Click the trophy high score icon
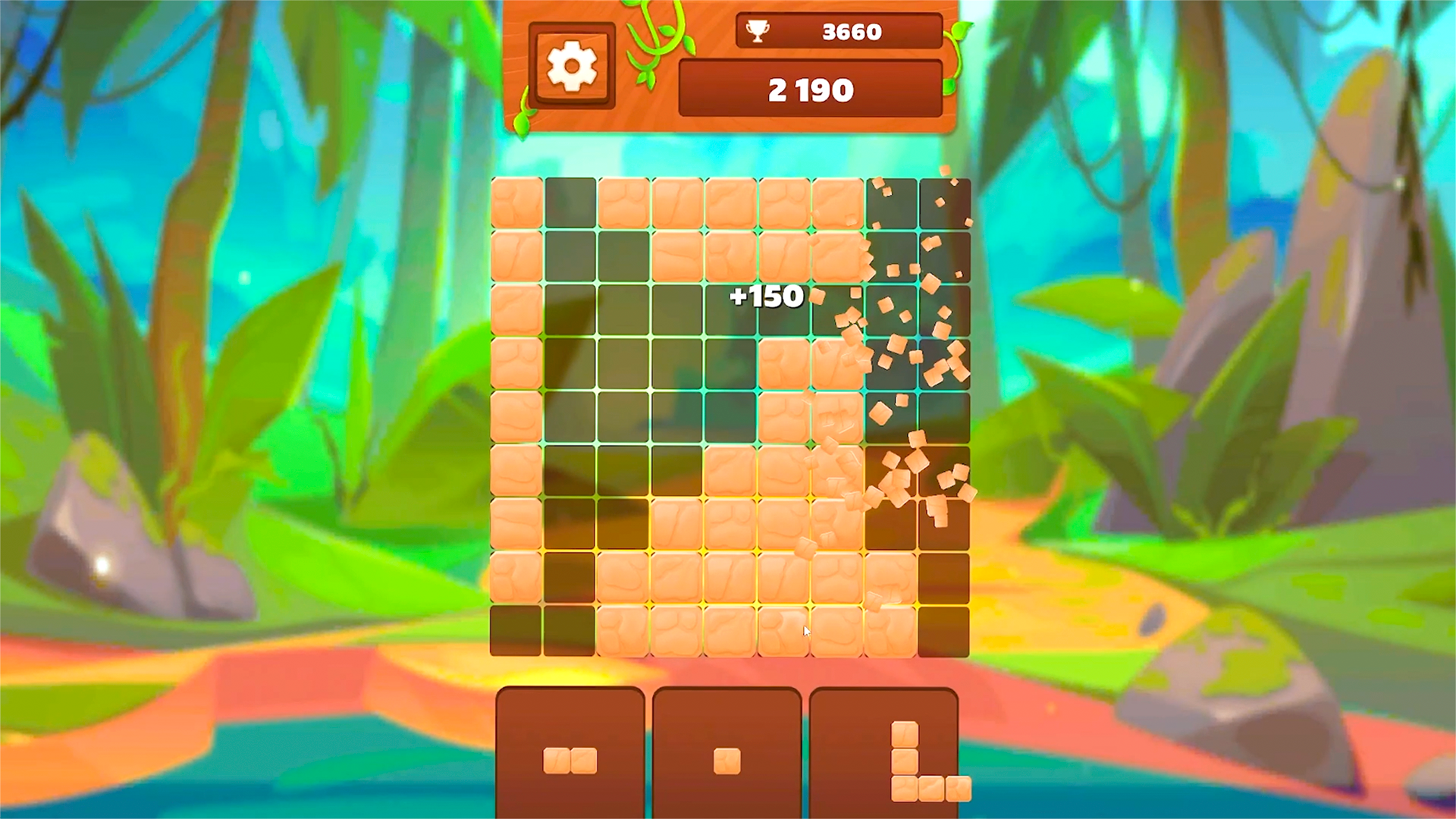 pos(758,31)
